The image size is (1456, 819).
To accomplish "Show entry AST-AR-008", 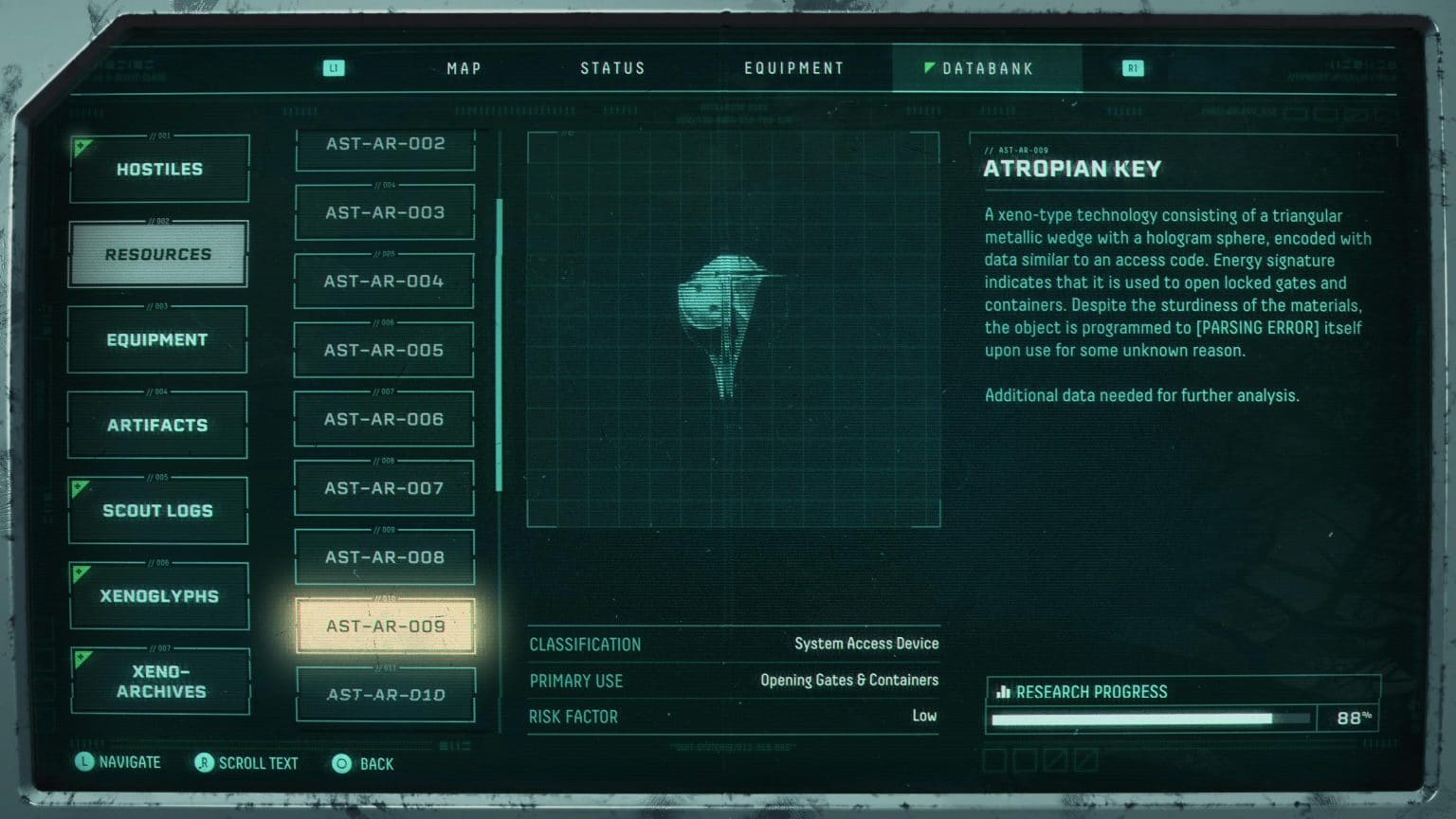I will [x=385, y=557].
